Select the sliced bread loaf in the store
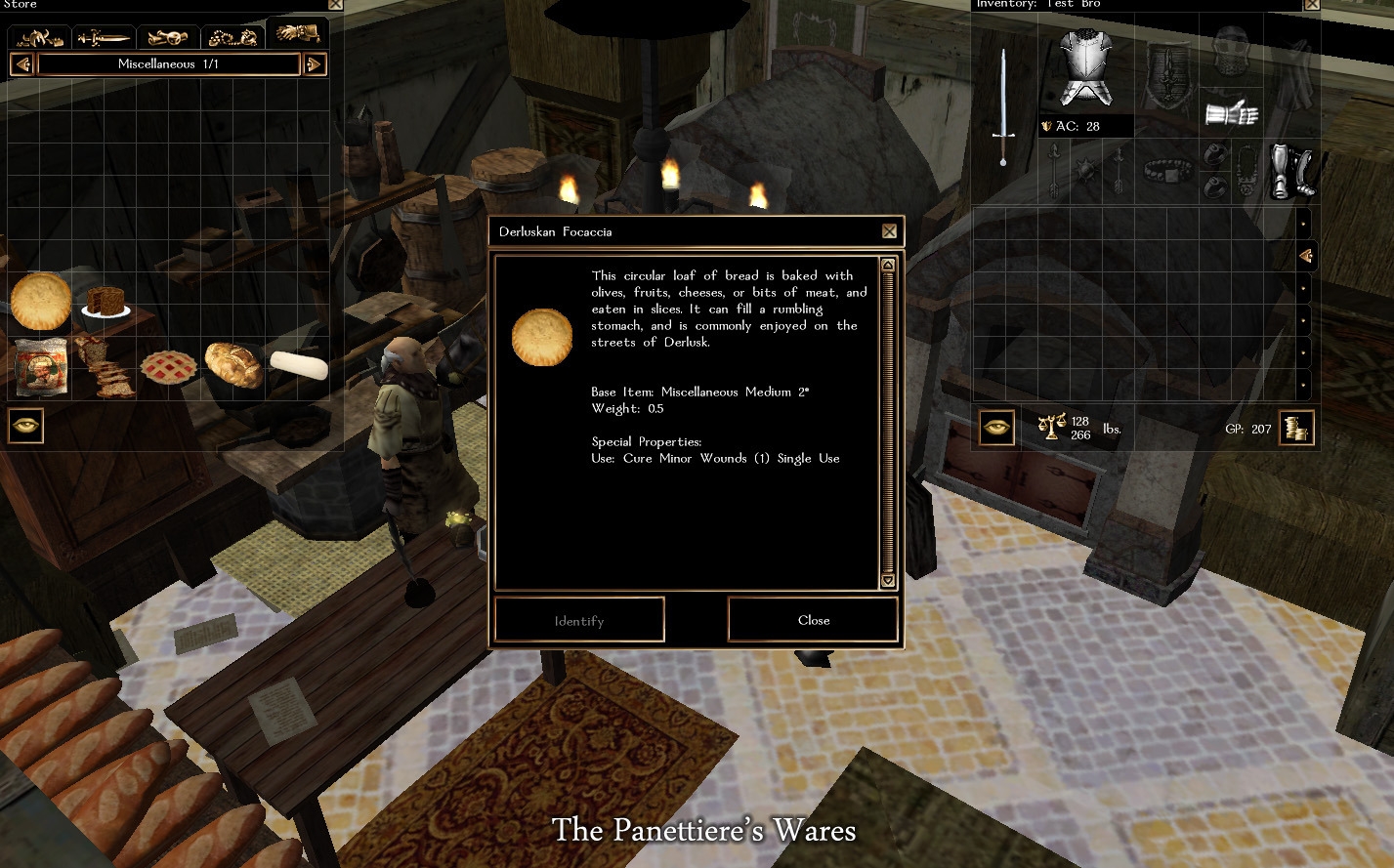This screenshot has width=1394, height=868. tap(106, 369)
